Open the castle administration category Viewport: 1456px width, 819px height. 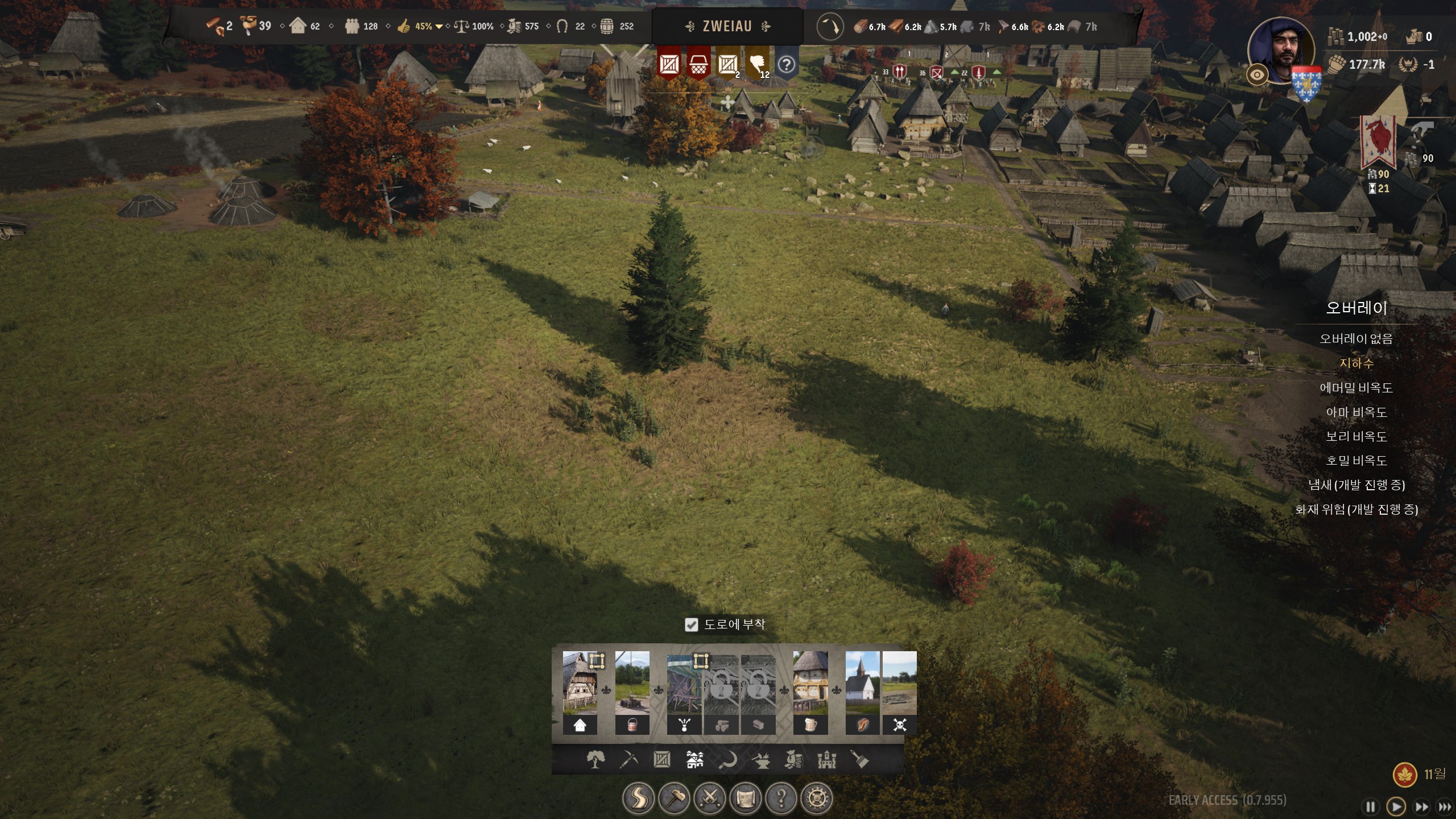pyautogui.click(x=826, y=759)
